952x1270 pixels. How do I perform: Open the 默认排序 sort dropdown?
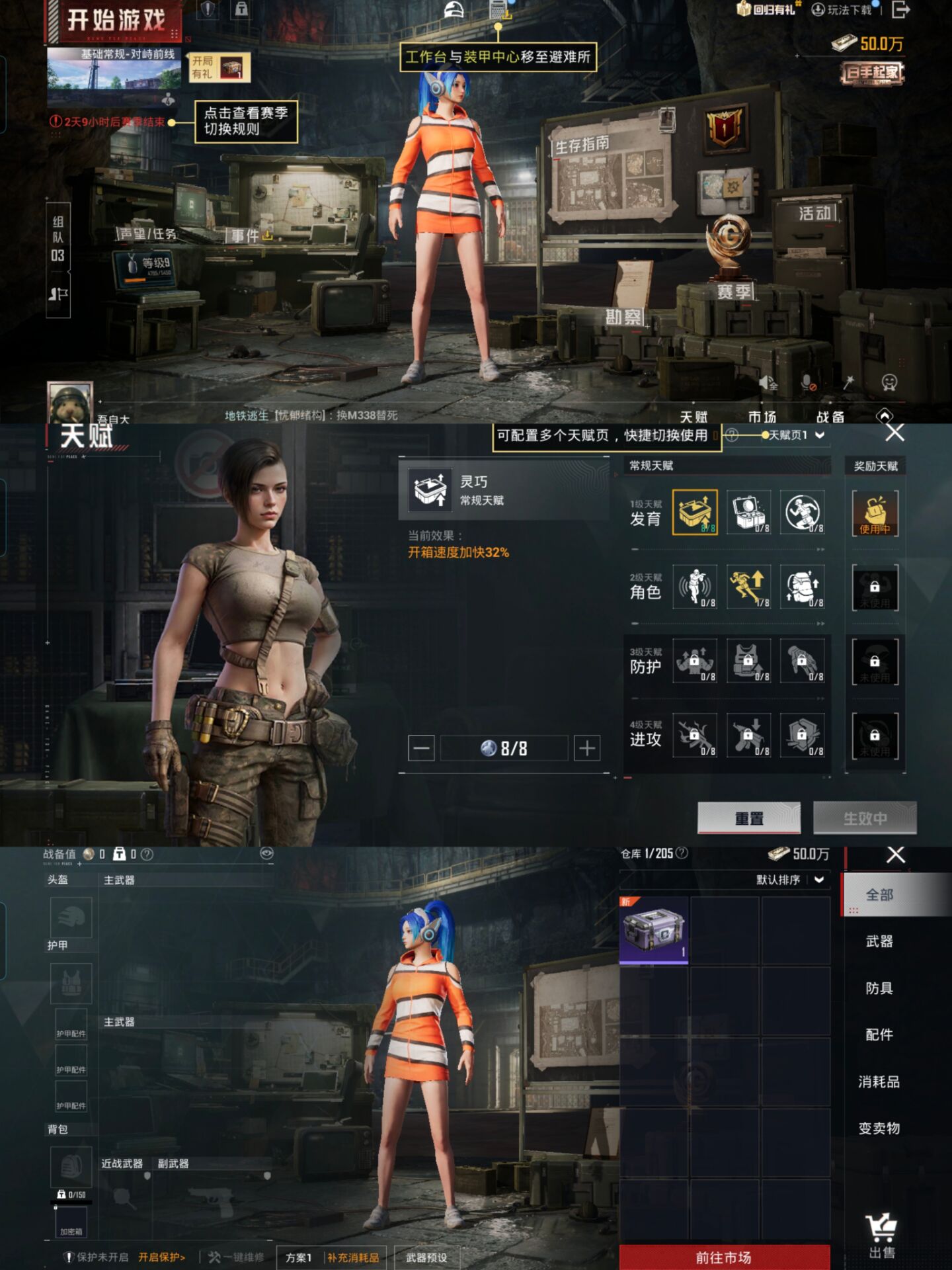[x=790, y=880]
